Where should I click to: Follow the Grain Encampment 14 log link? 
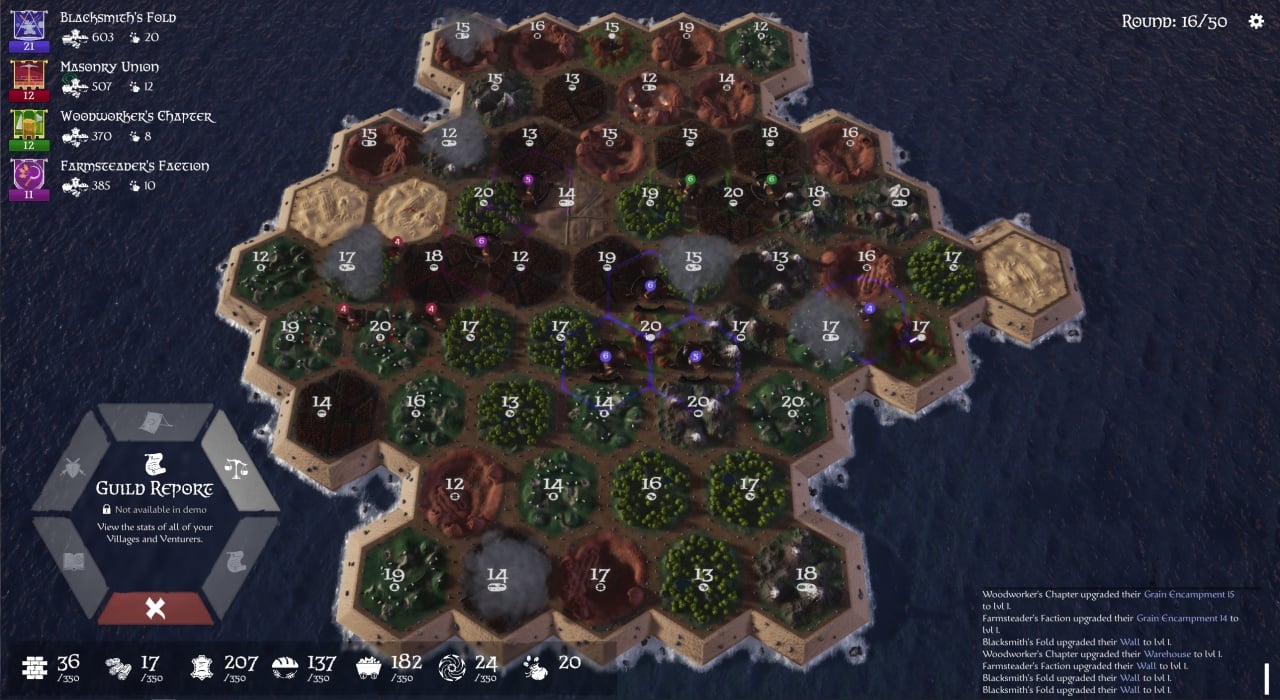click(x=1180, y=618)
